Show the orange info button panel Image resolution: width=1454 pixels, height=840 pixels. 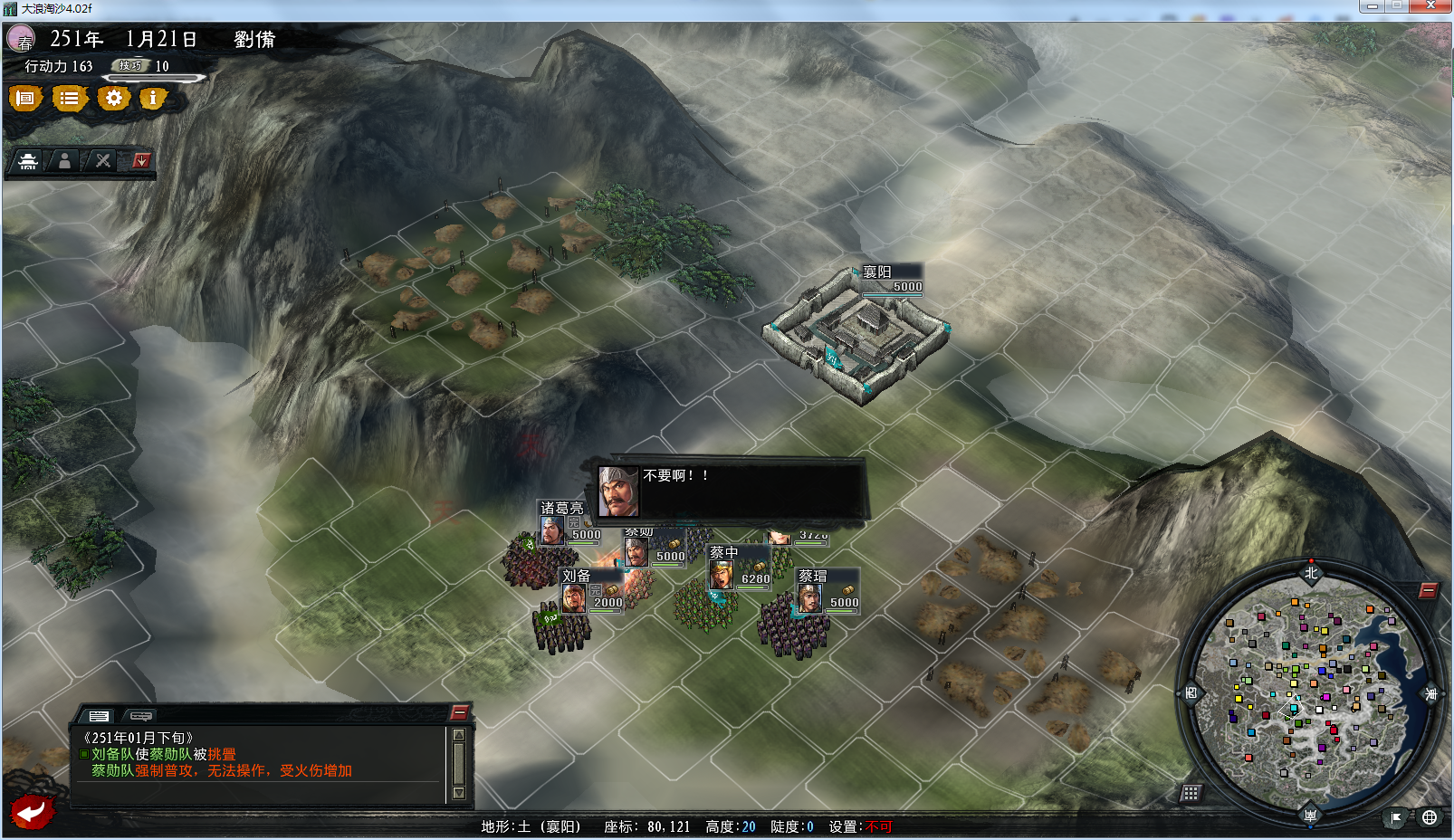point(153,98)
